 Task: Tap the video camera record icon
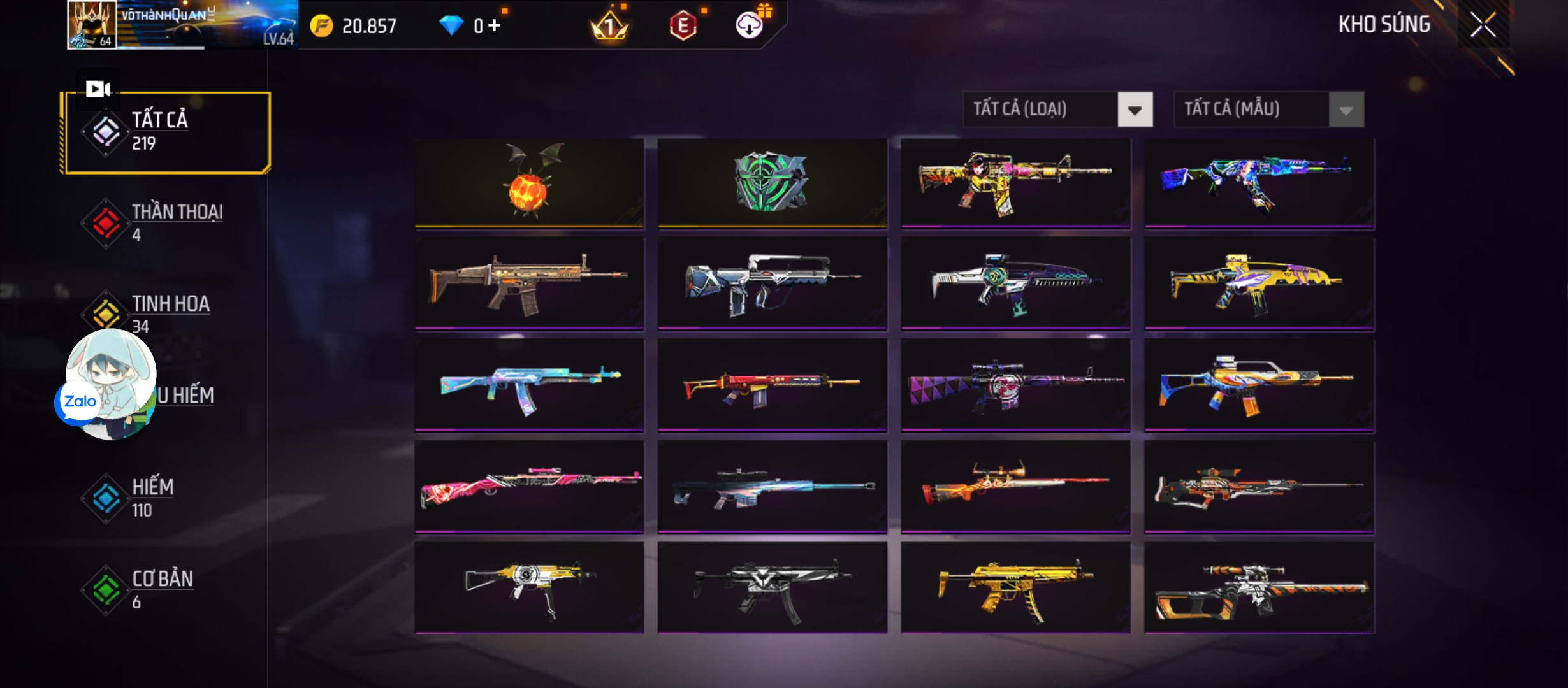tap(98, 89)
